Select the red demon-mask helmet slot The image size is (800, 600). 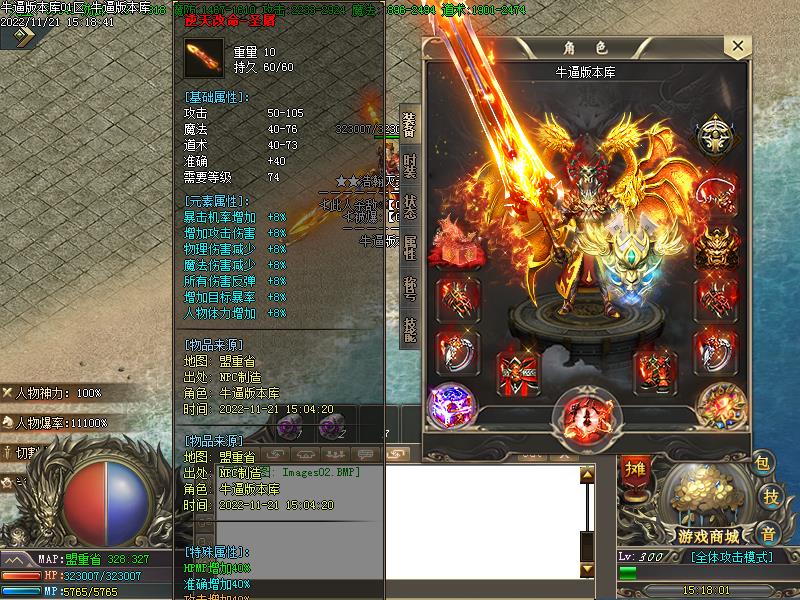tap(717, 243)
